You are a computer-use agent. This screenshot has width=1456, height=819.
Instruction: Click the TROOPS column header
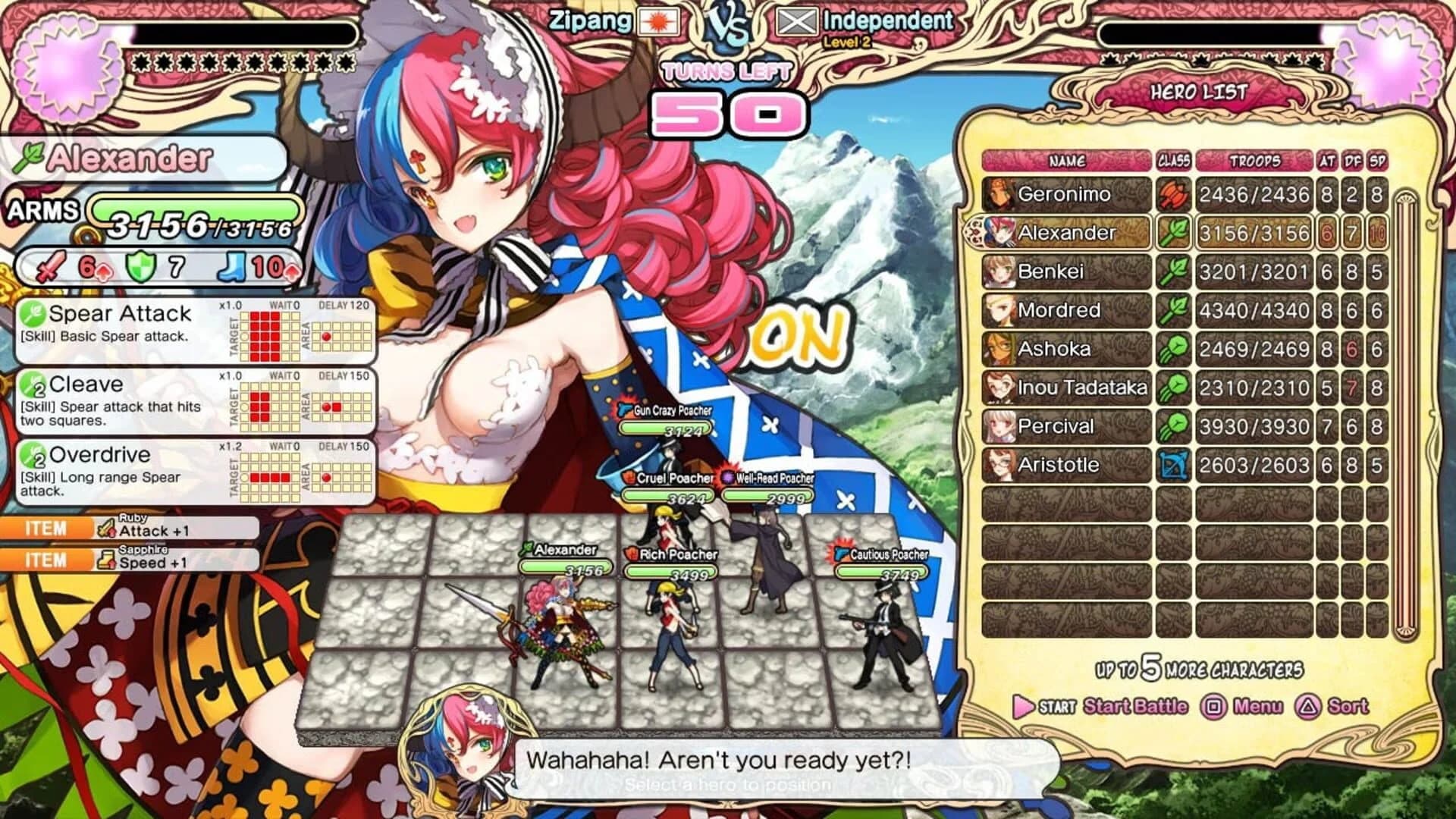(1254, 161)
